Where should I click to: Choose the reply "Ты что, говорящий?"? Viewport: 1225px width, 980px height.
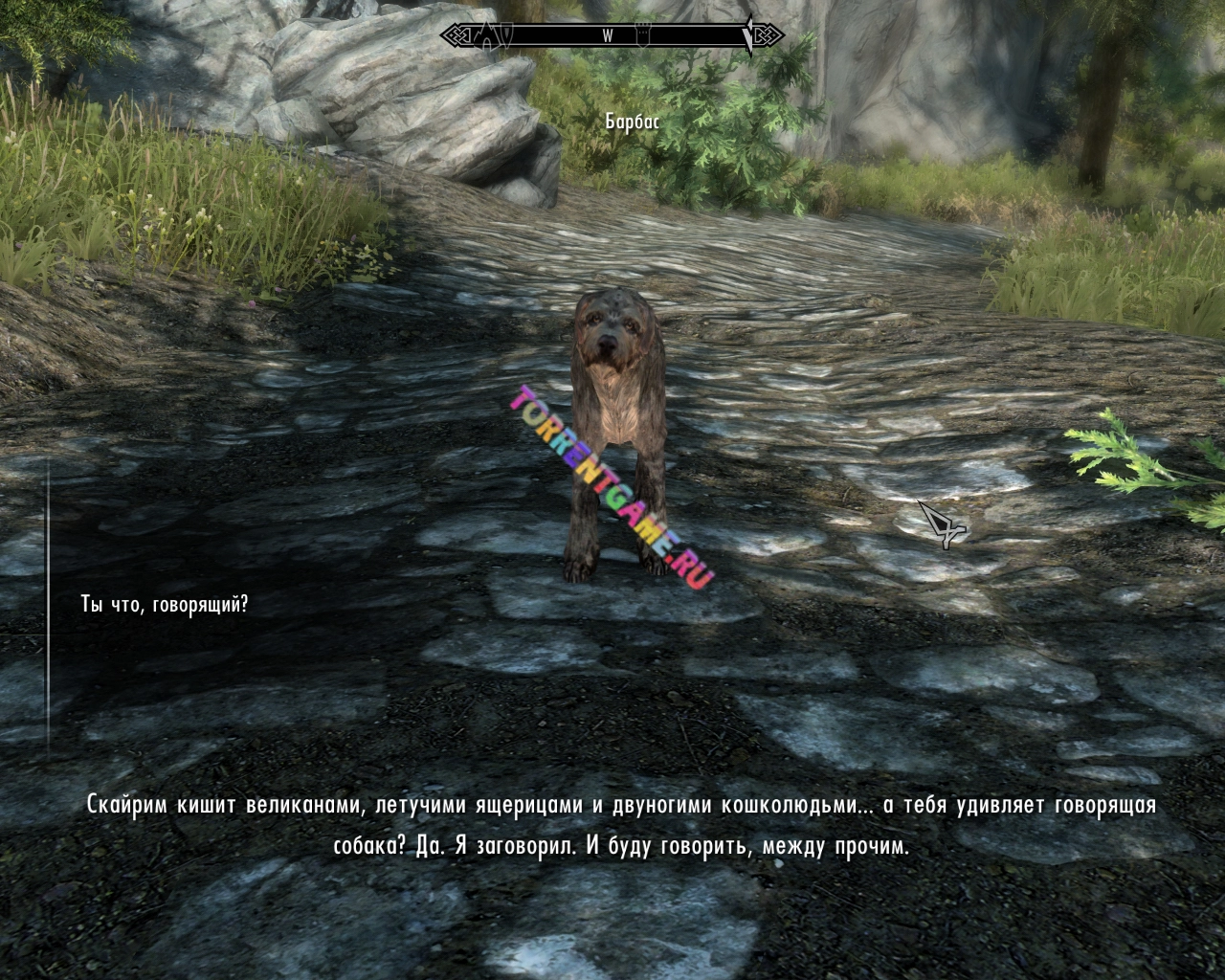point(165,605)
